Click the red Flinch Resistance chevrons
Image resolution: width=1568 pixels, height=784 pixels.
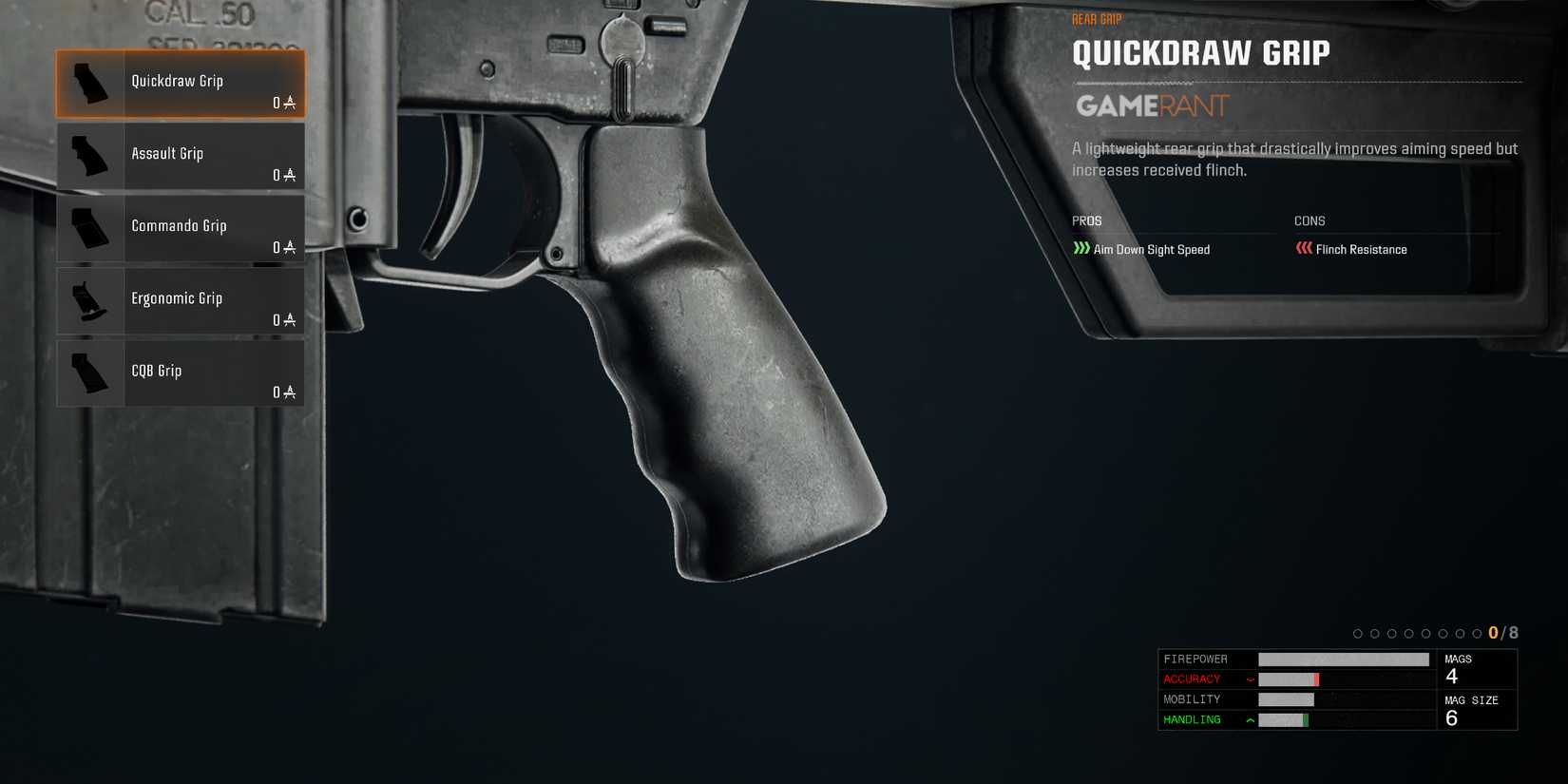[x=1303, y=249]
